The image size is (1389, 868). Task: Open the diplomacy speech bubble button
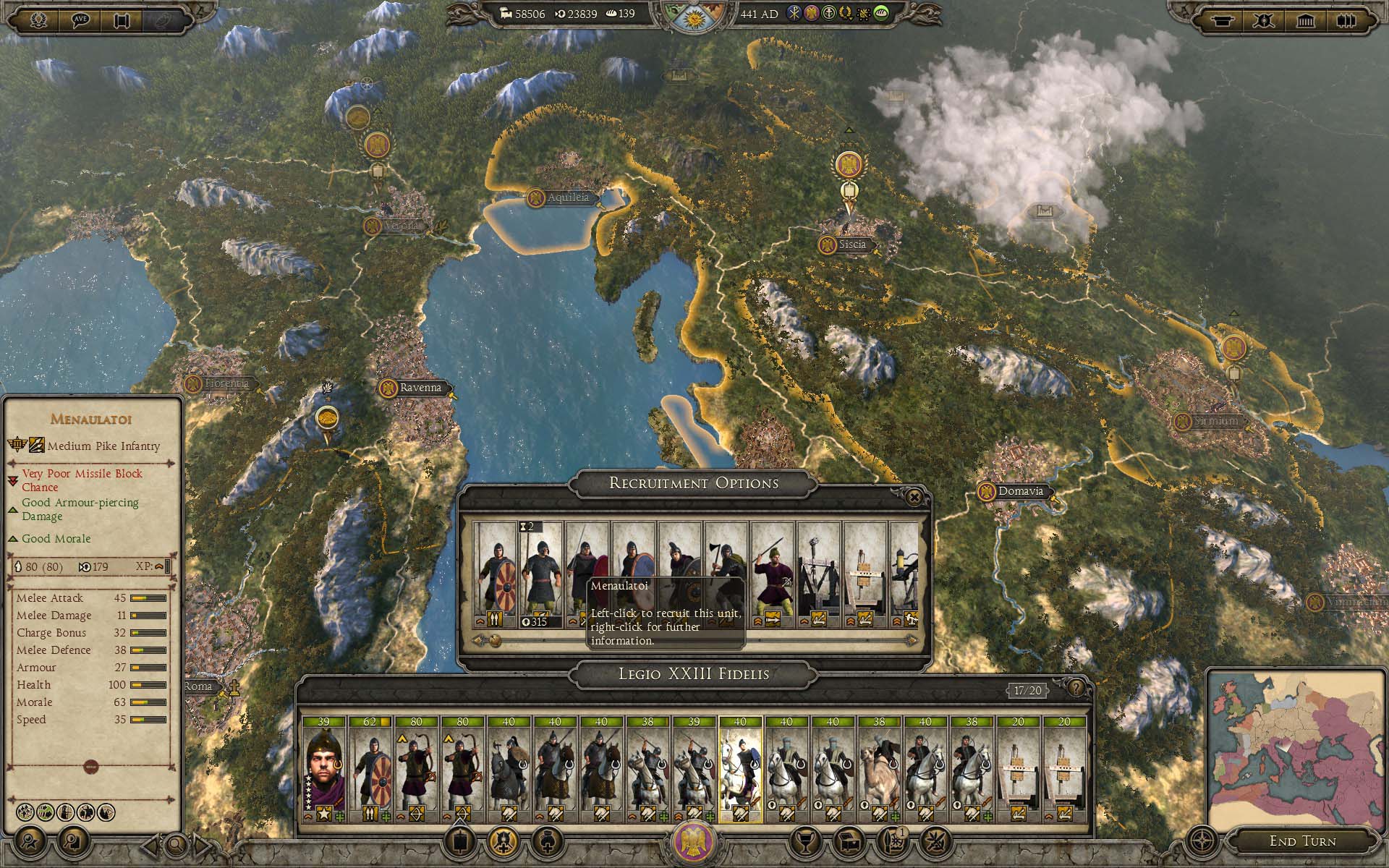[x=81, y=20]
